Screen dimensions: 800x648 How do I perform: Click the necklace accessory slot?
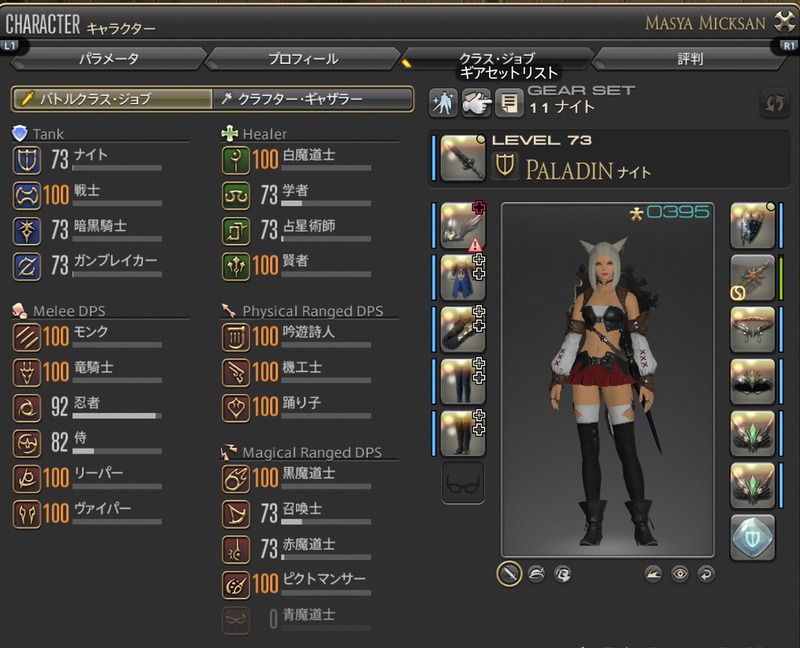click(x=753, y=329)
